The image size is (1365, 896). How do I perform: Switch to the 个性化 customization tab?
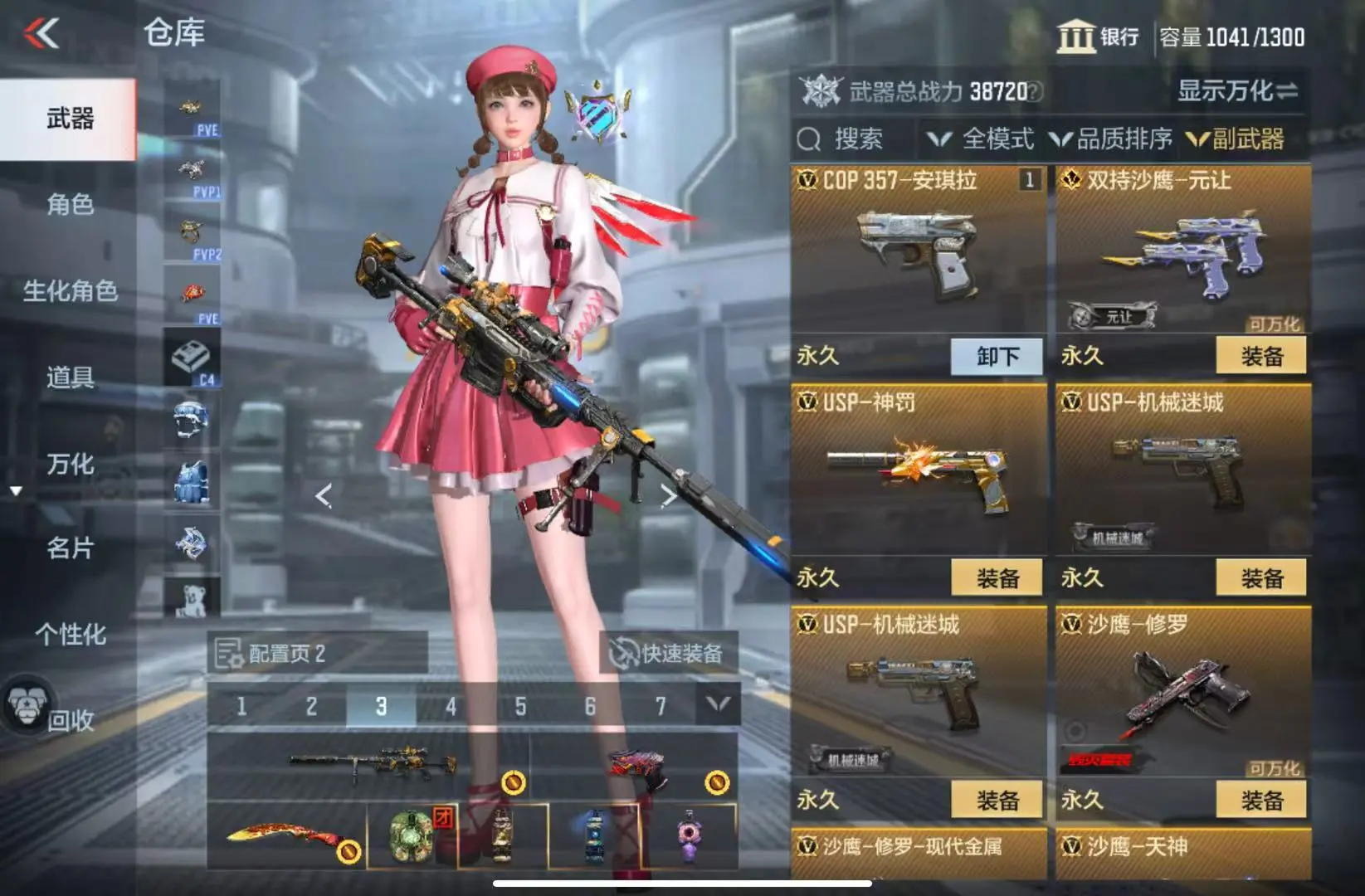click(70, 635)
